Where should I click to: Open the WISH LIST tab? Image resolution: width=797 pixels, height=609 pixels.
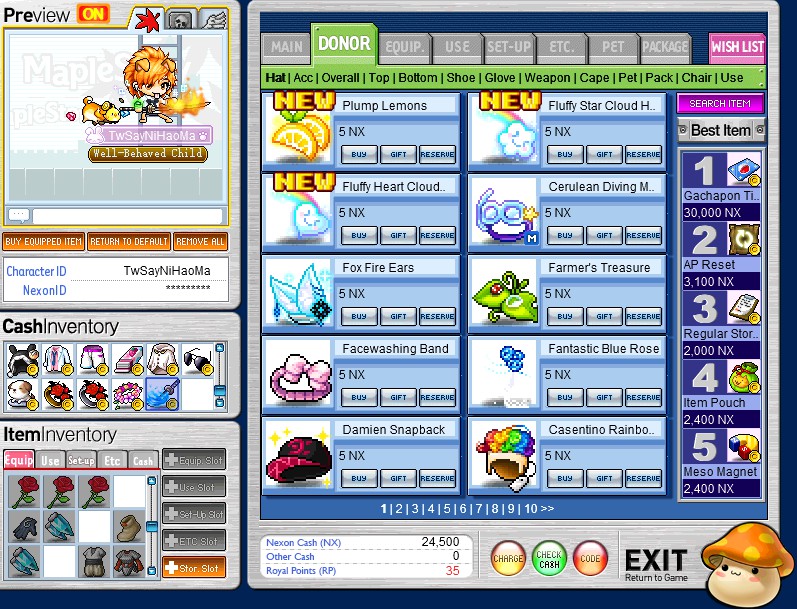pyautogui.click(x=737, y=47)
